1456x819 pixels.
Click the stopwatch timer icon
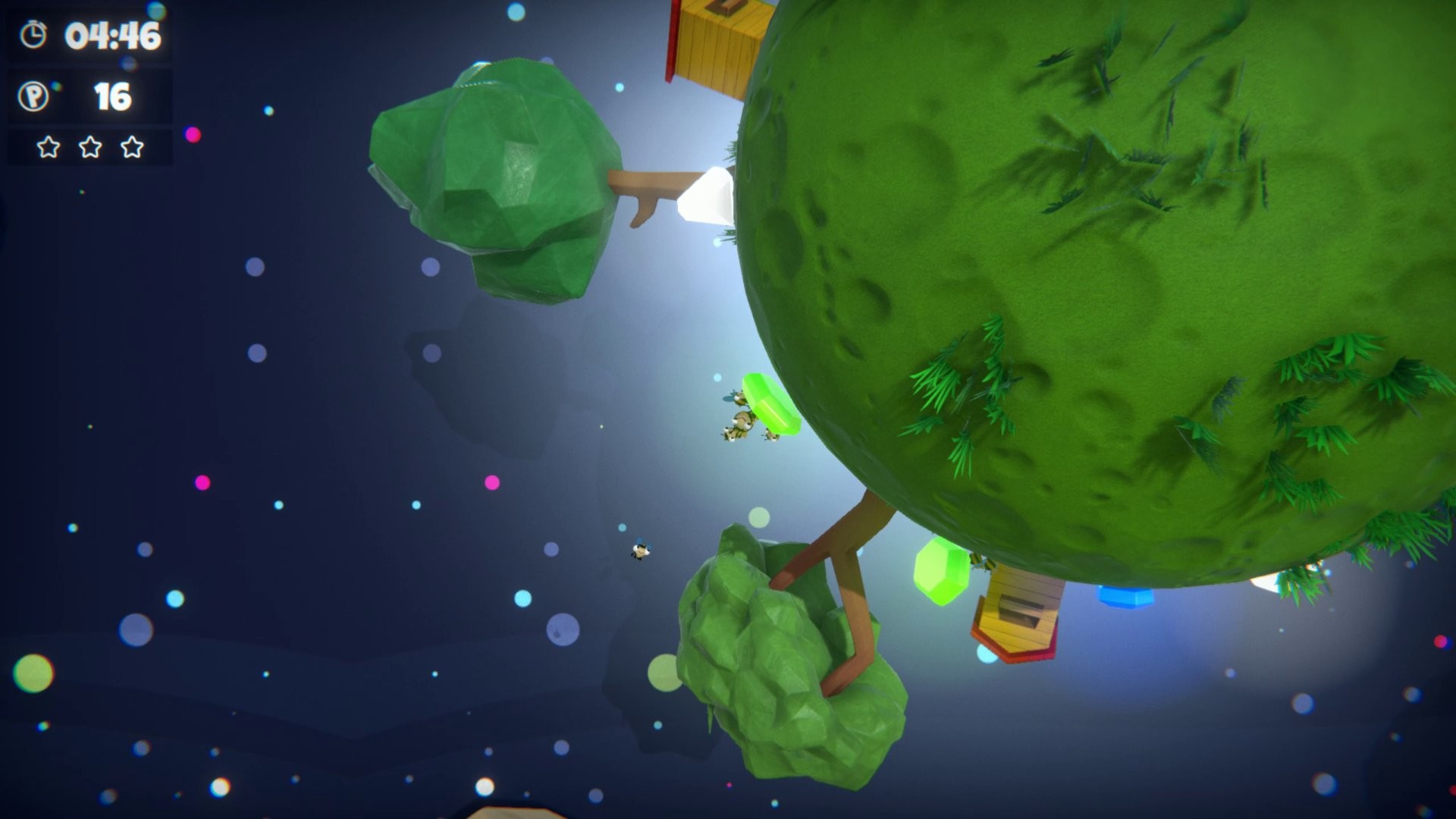pos(32,34)
